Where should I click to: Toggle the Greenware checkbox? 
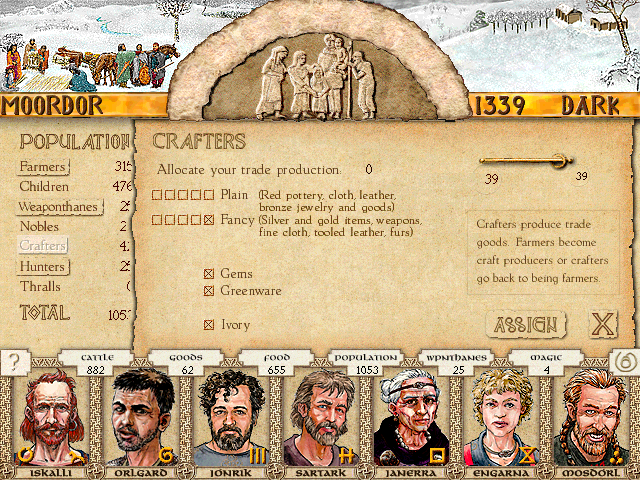209,291
